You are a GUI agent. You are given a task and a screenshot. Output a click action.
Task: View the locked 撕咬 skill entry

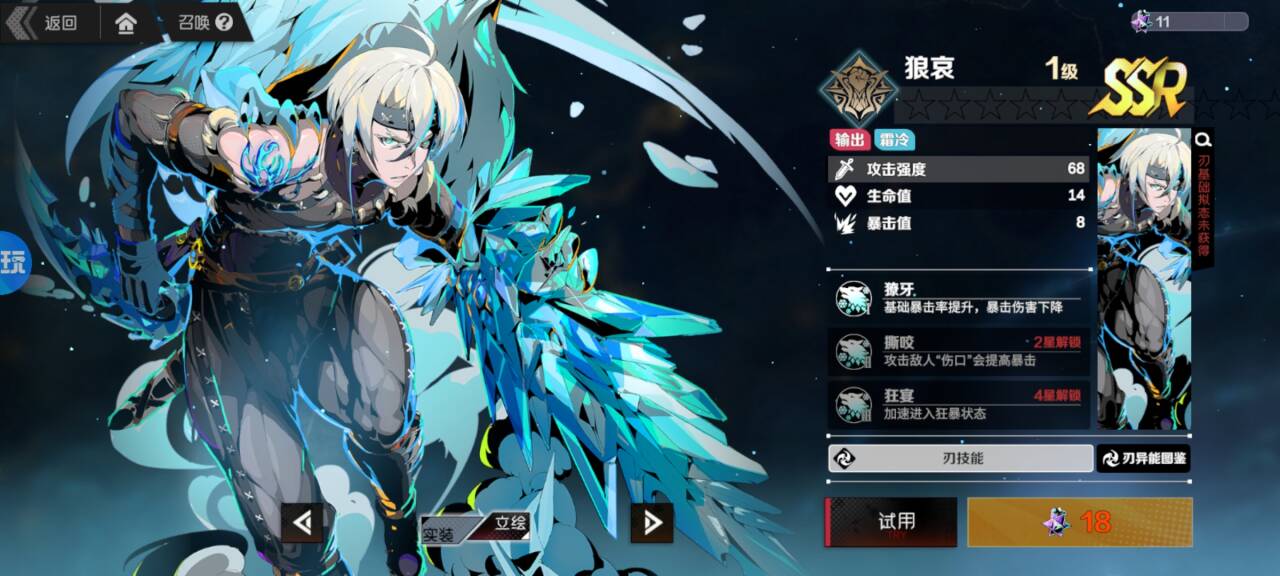click(959, 351)
